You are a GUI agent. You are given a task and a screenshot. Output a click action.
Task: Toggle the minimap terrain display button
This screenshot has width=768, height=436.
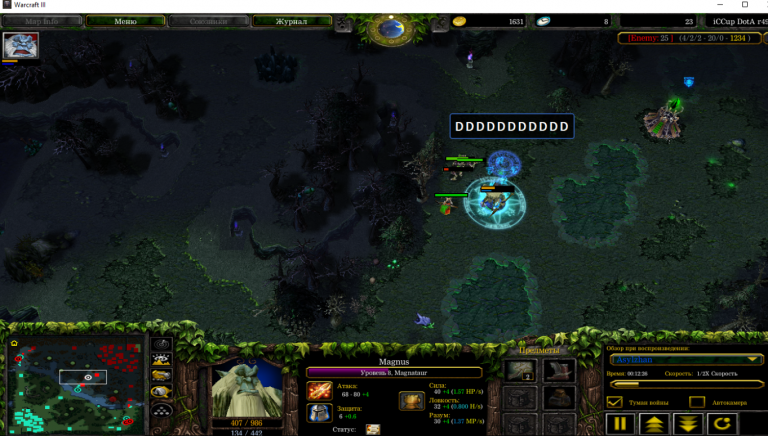161,359
